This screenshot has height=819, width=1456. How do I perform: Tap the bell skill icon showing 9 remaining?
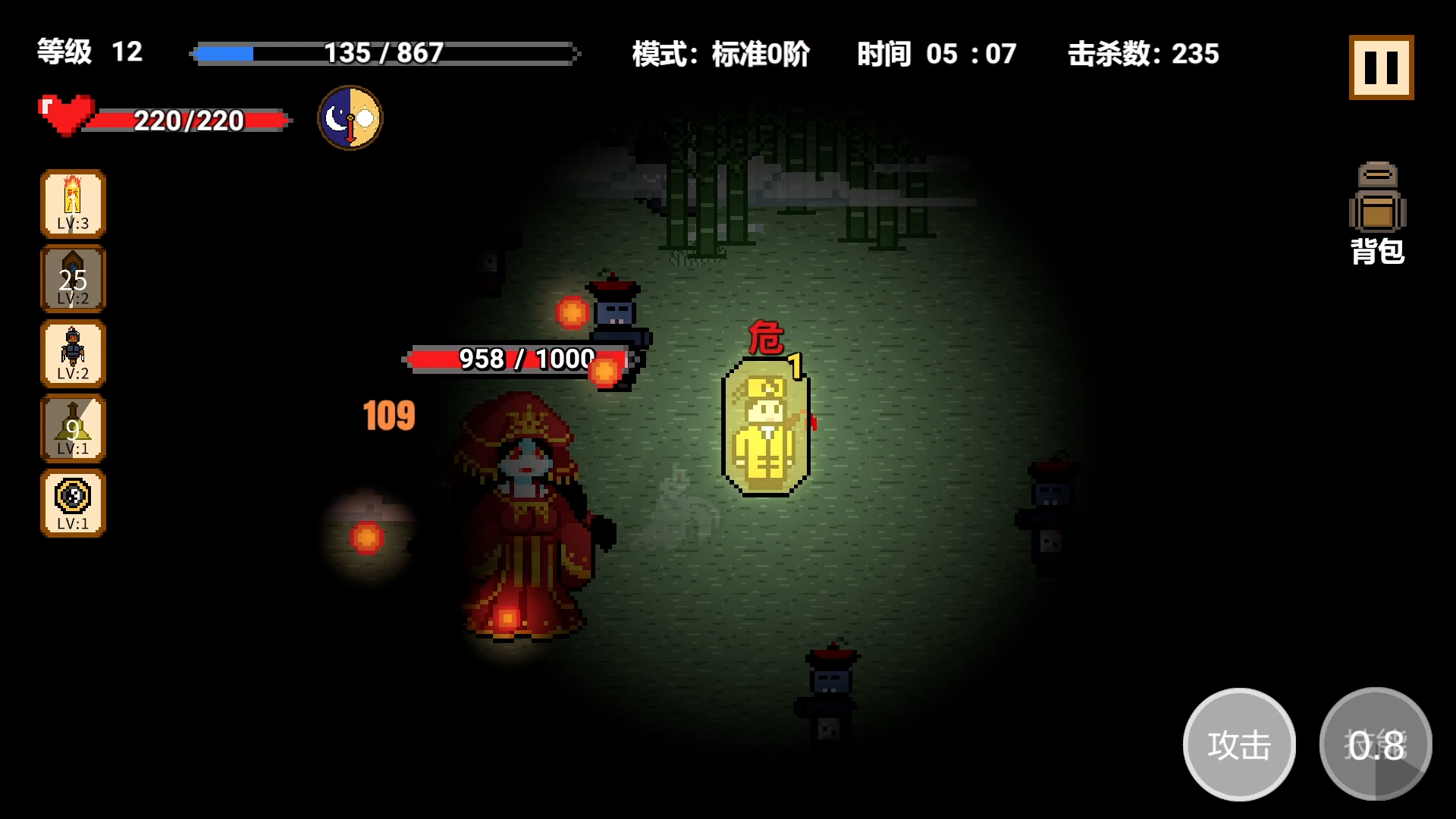point(72,428)
